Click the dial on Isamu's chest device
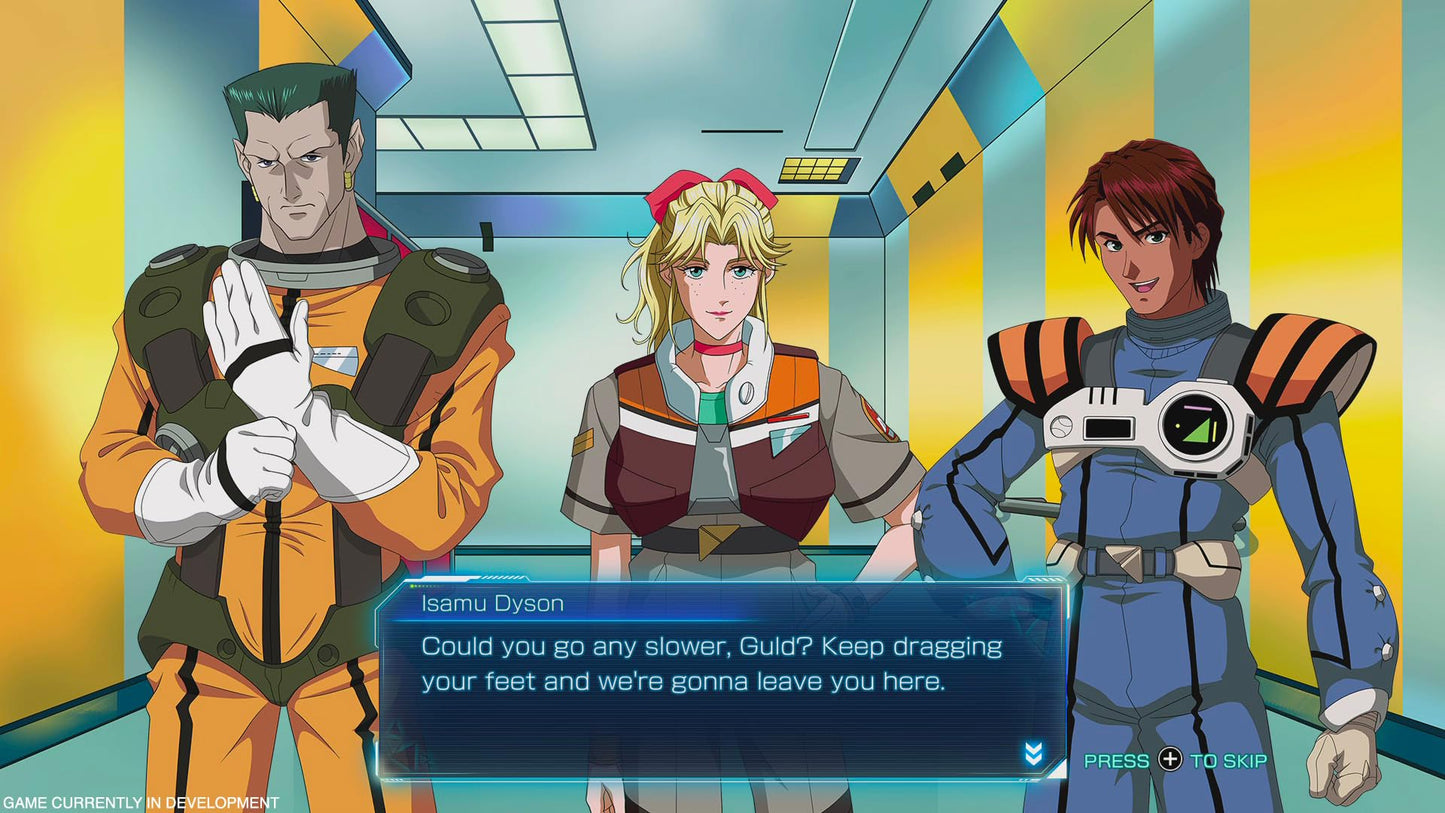The image size is (1445, 813). tap(1063, 429)
